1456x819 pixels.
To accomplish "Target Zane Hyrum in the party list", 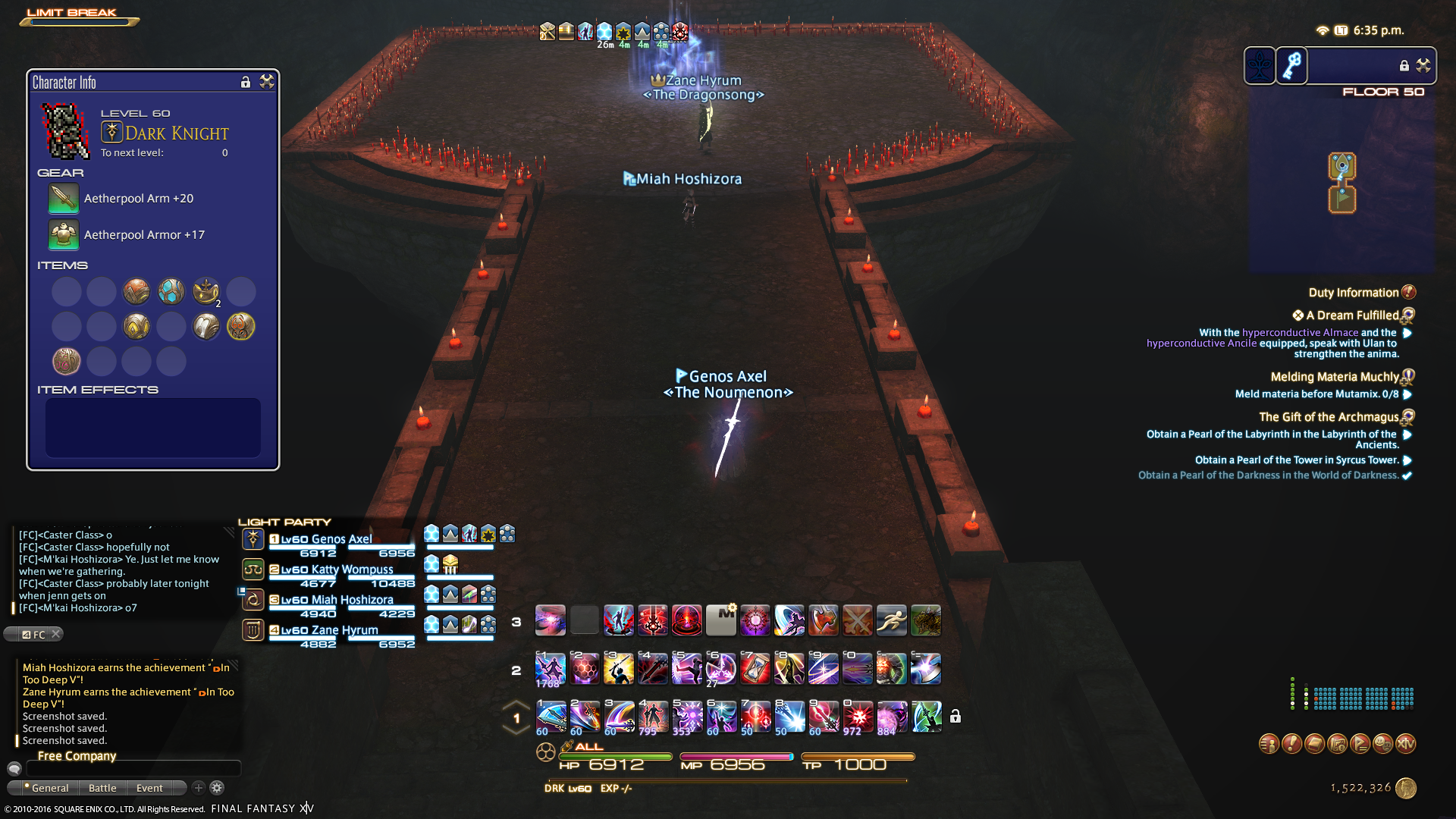I will 344,630.
